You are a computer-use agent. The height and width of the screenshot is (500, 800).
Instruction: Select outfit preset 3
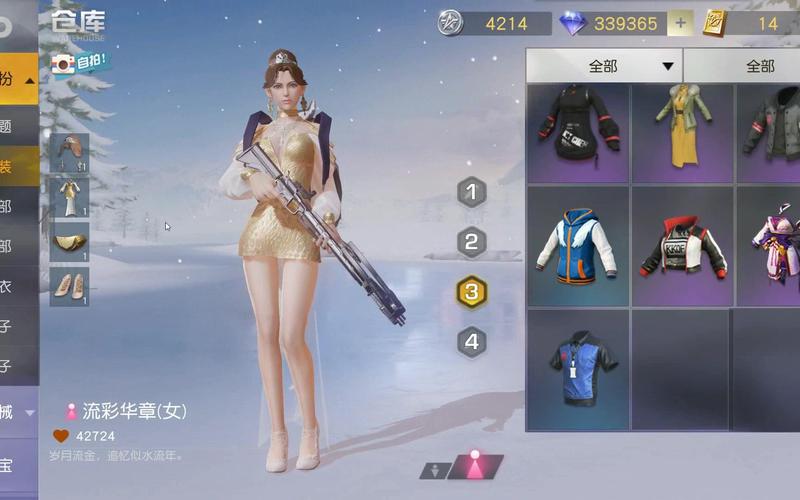[x=472, y=292]
